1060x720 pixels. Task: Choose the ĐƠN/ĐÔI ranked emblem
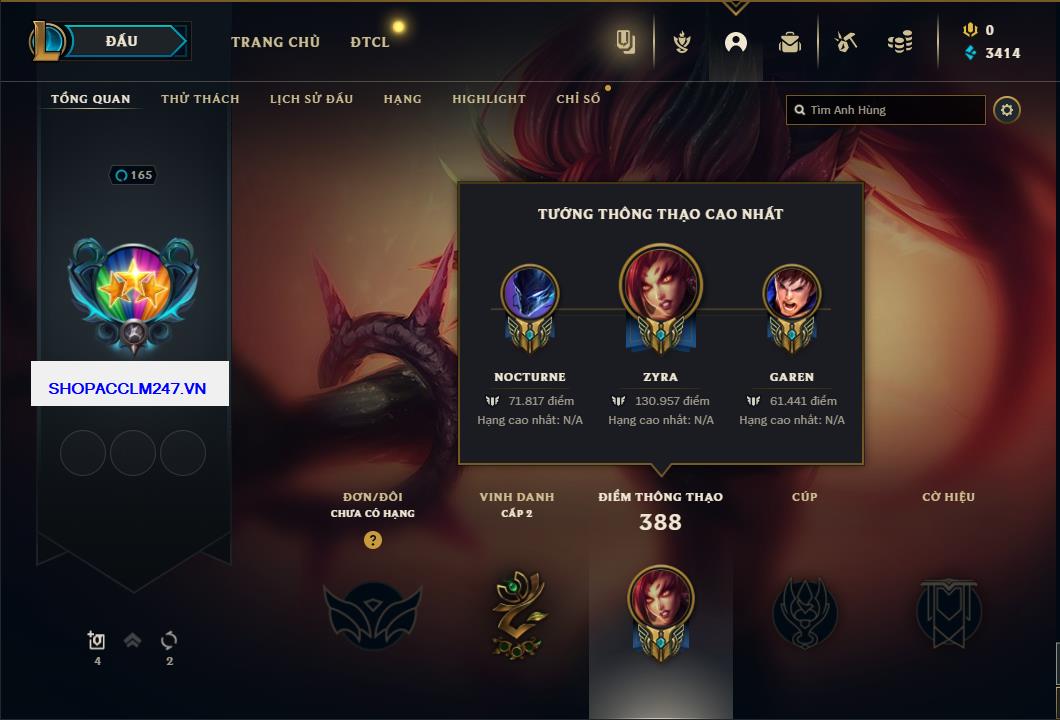[x=372, y=613]
